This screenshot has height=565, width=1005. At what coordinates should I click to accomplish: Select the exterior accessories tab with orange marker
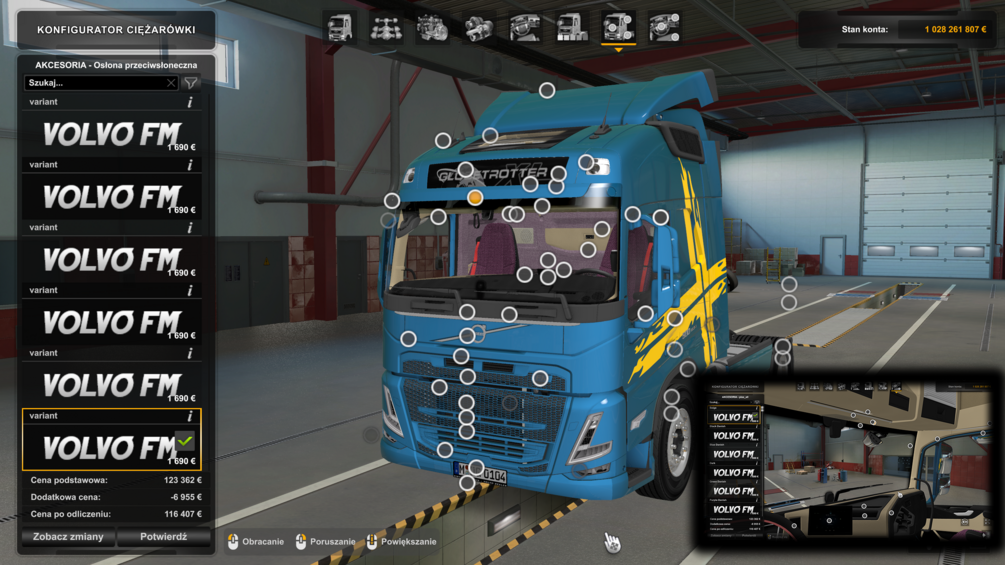pyautogui.click(x=618, y=28)
